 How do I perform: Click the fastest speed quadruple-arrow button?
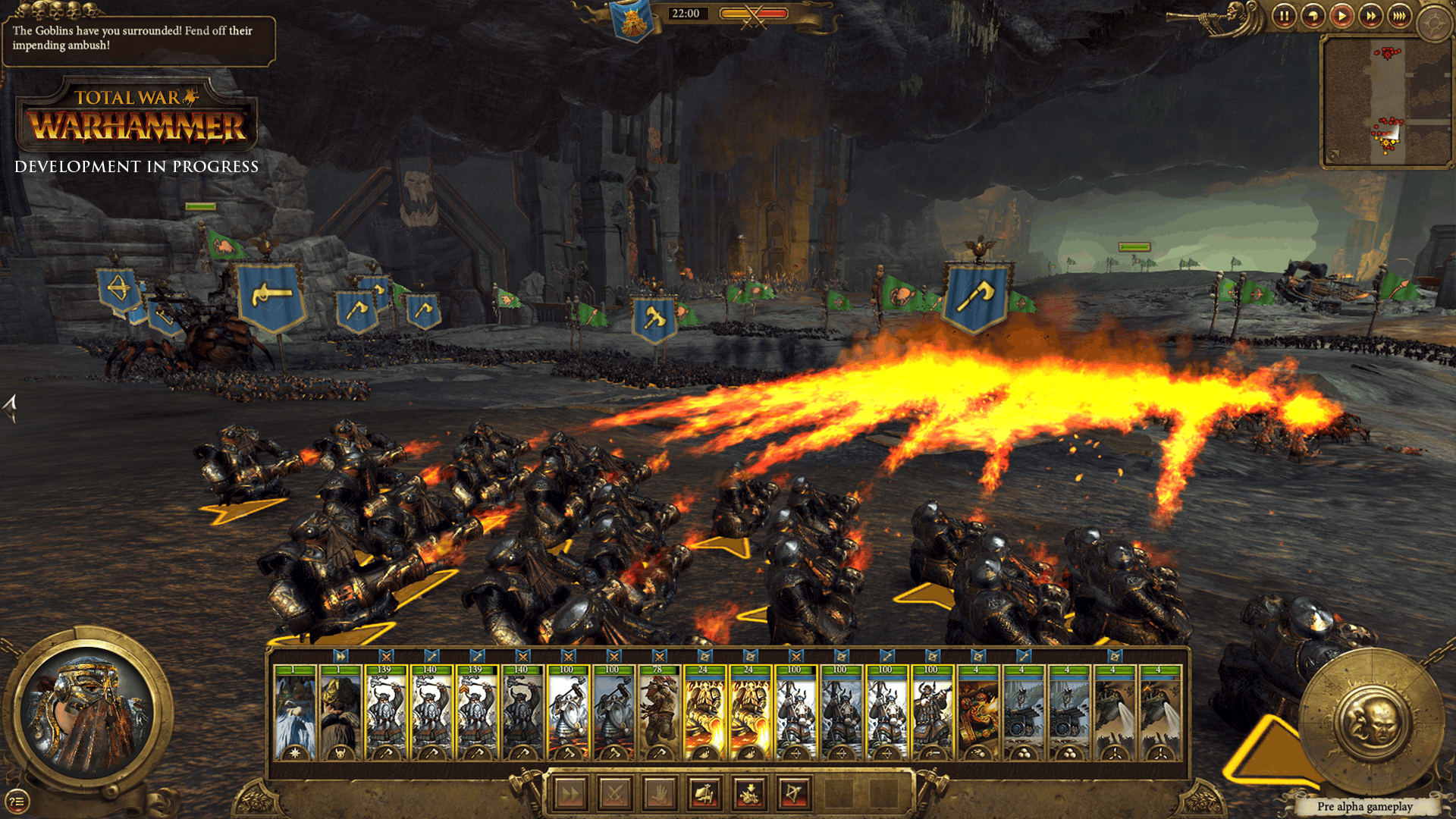(x=1398, y=17)
